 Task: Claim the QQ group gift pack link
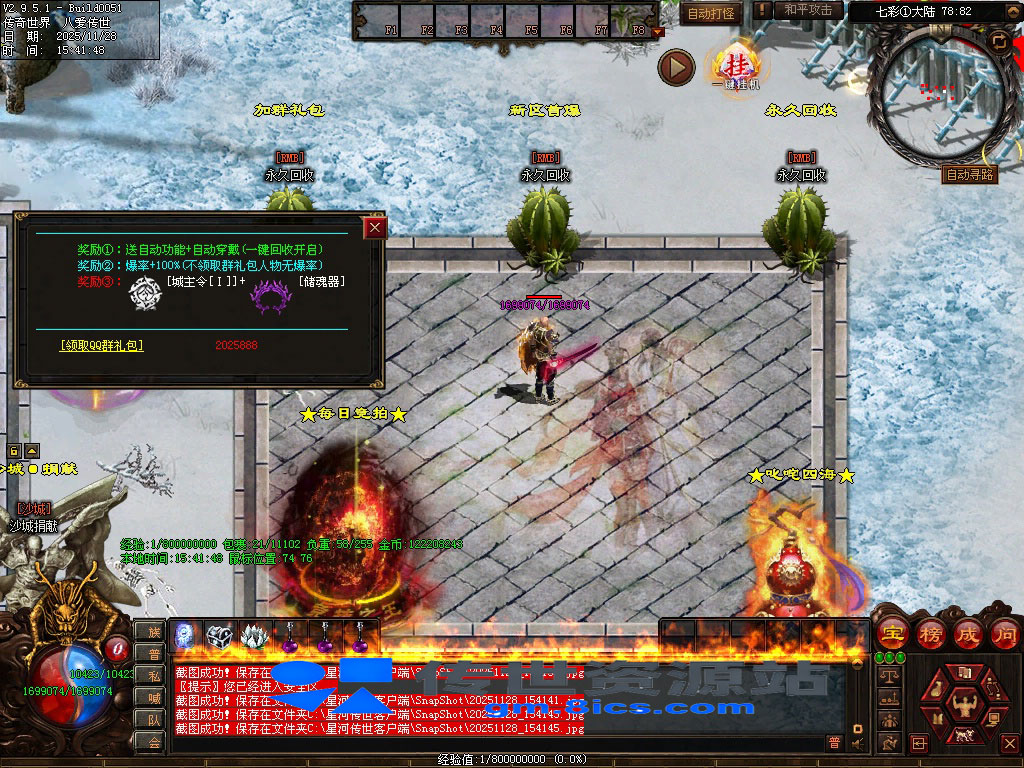pos(101,345)
